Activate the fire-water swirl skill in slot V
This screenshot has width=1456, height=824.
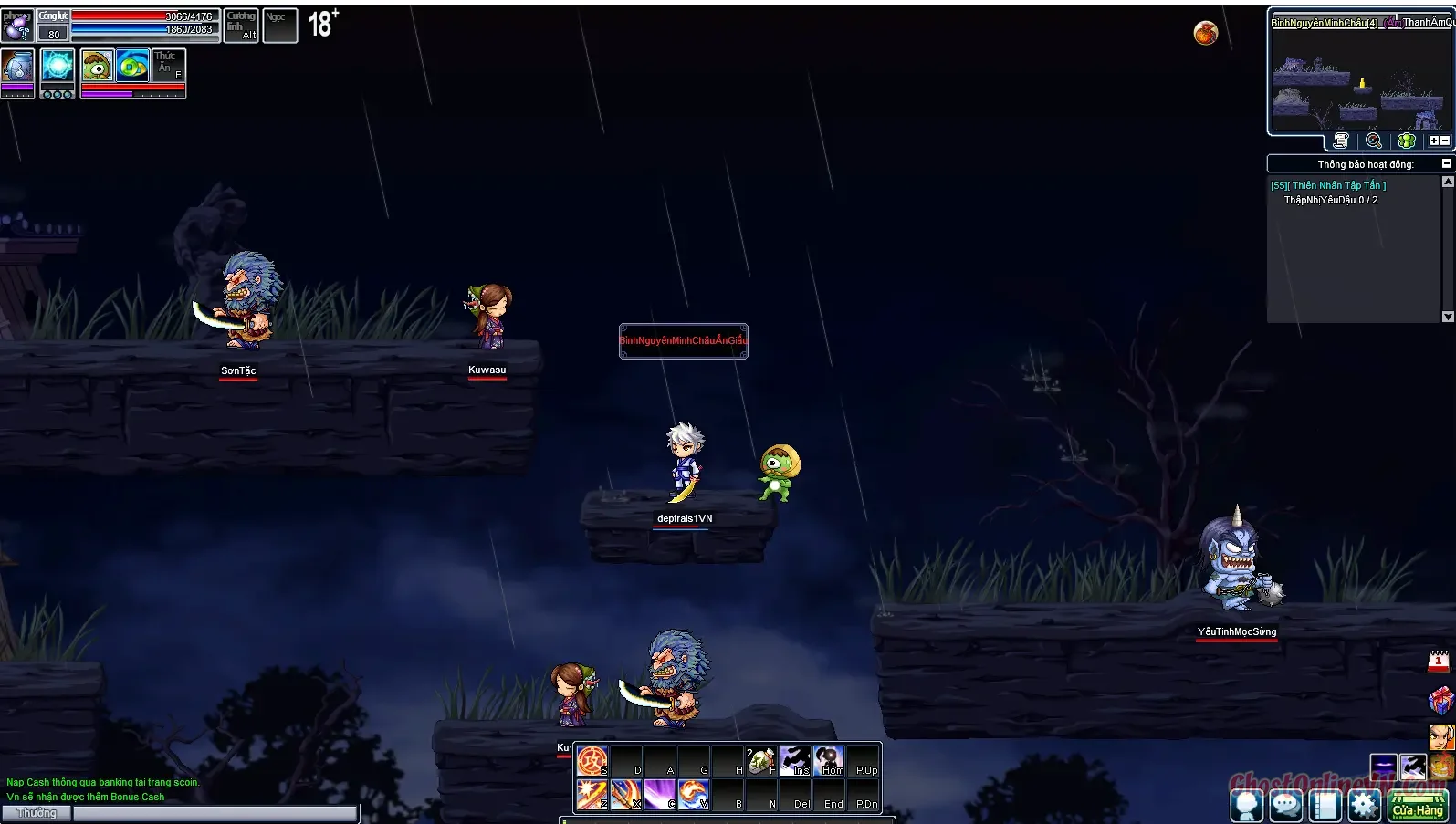pos(693,795)
